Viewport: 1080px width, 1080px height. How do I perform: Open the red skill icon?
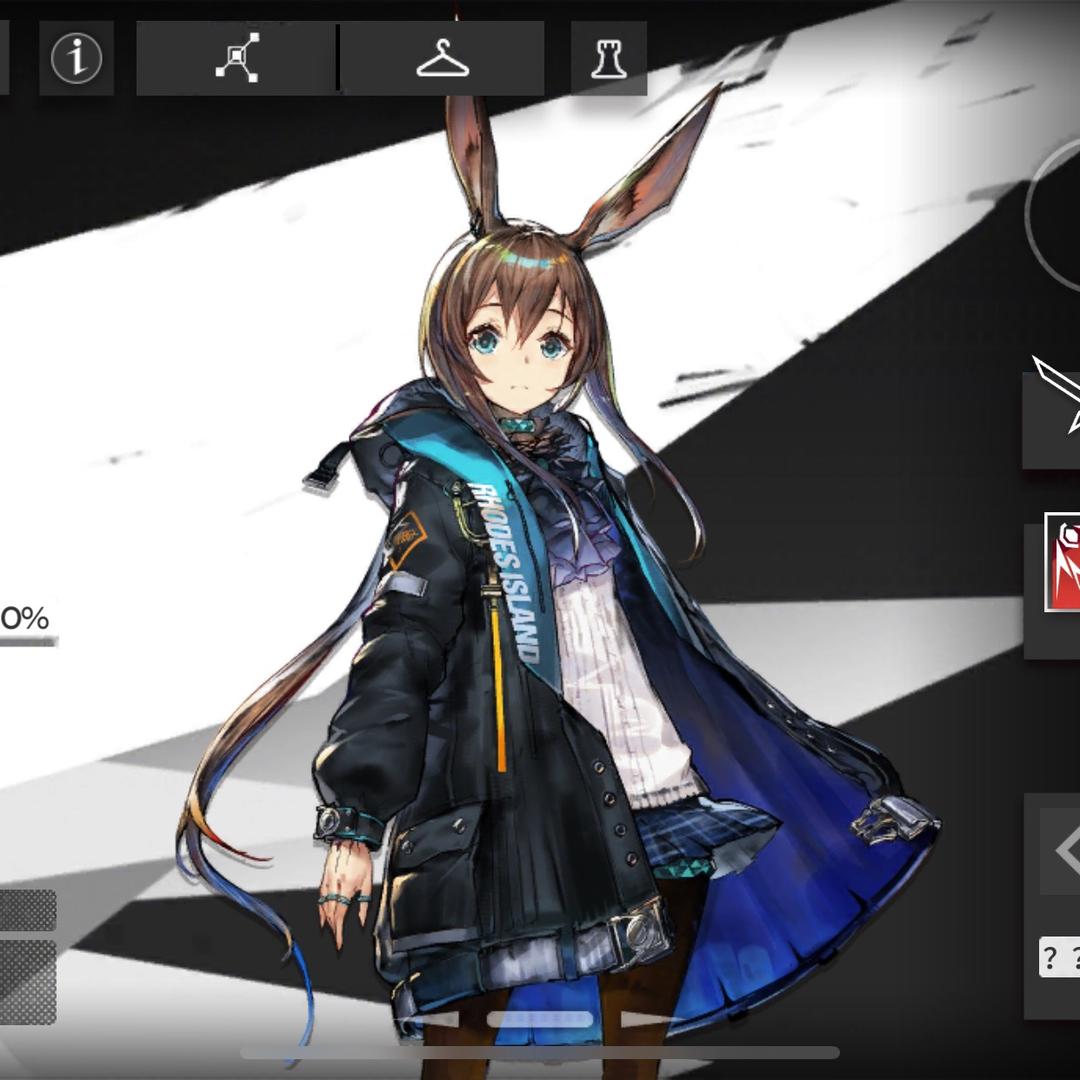coord(1062,562)
